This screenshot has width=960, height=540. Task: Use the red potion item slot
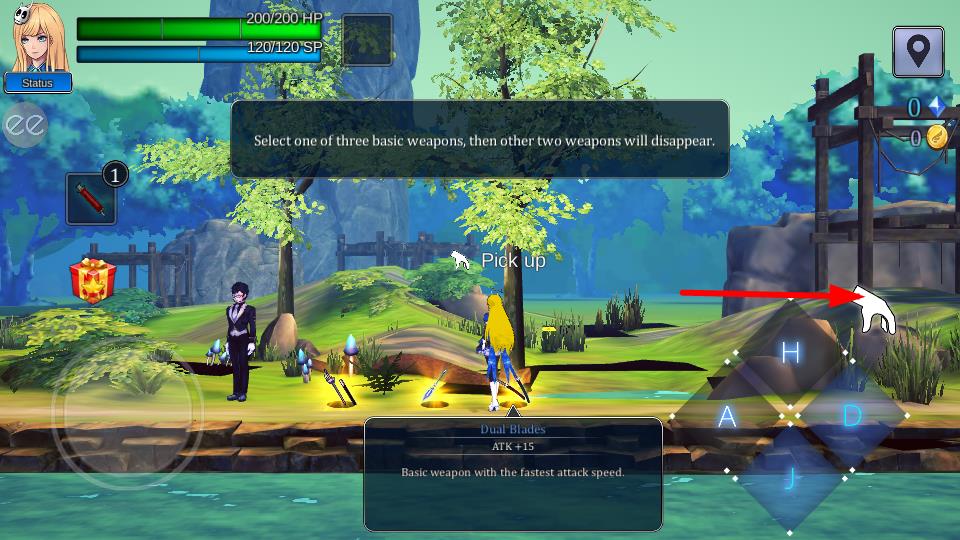click(x=92, y=199)
